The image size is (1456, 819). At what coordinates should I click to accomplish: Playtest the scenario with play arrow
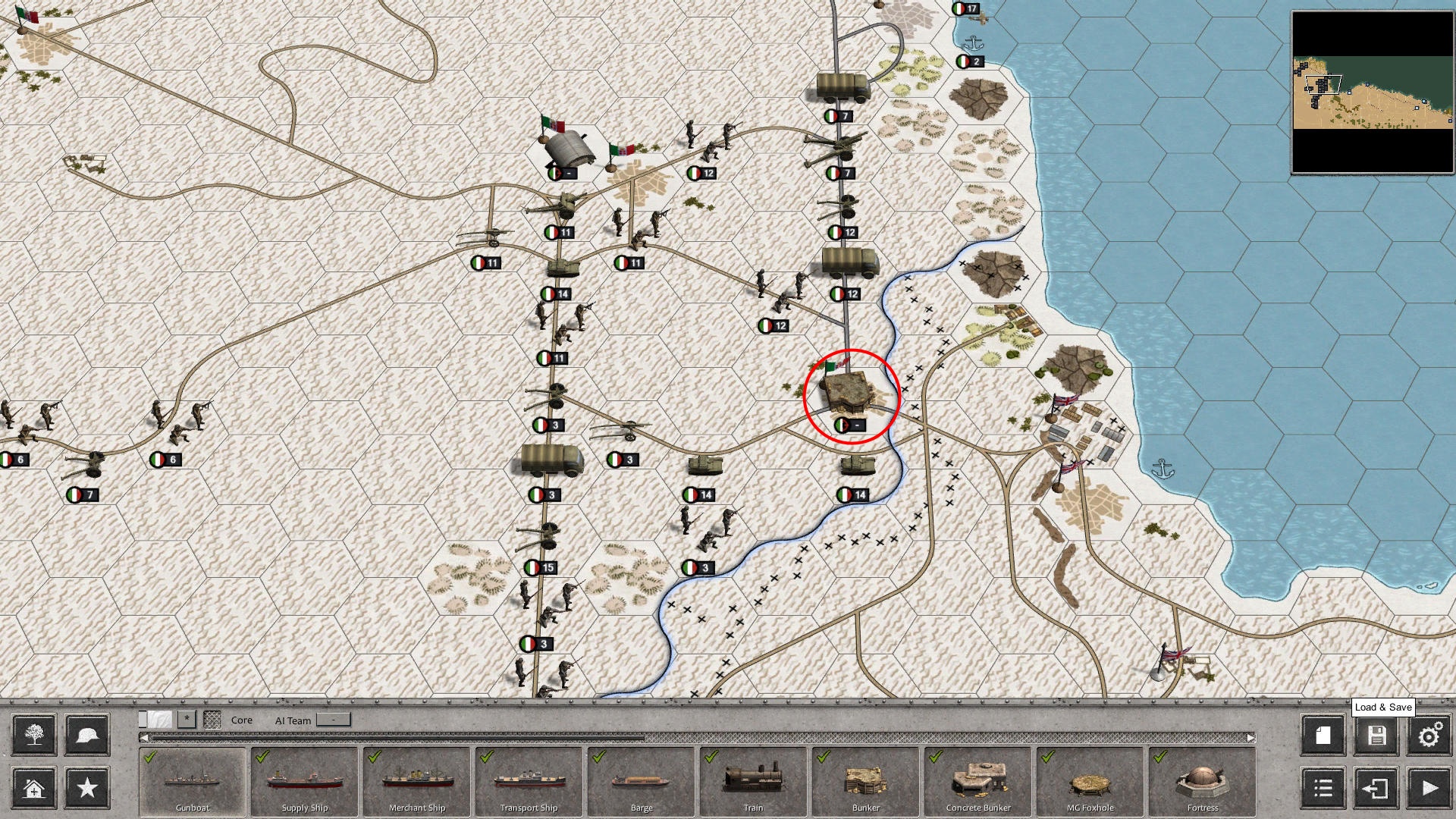pyautogui.click(x=1429, y=789)
